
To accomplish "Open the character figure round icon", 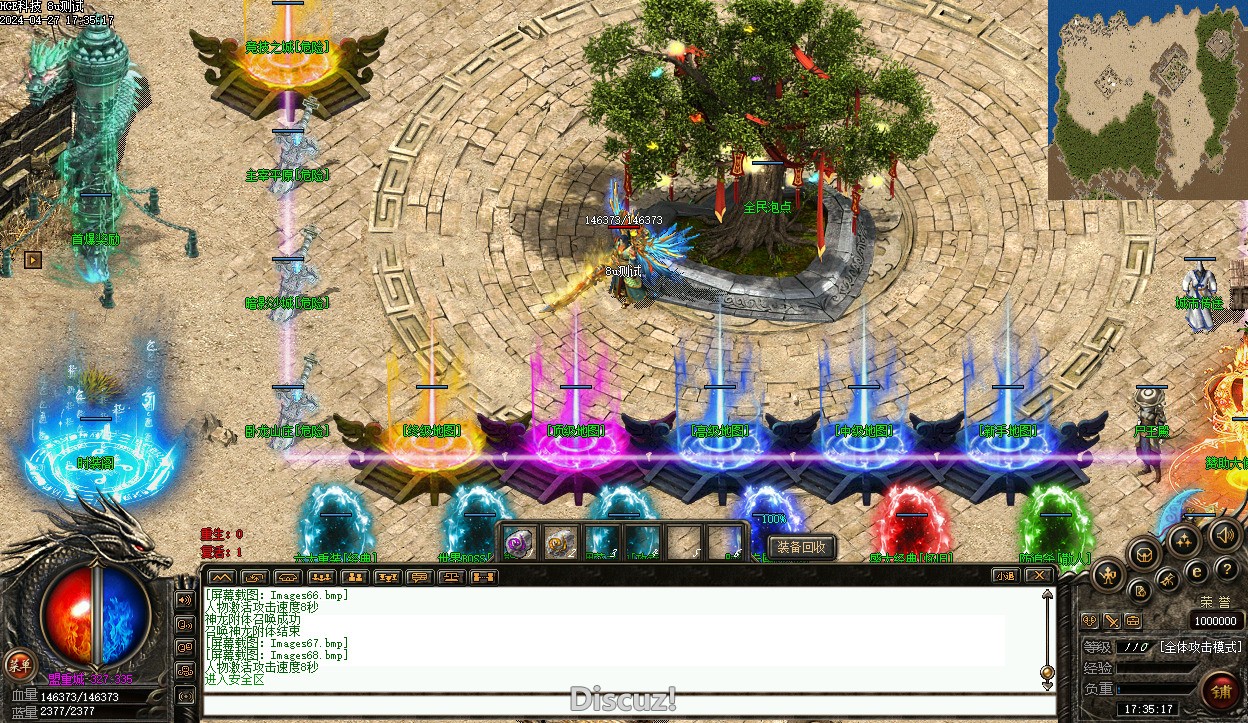I will [1108, 575].
